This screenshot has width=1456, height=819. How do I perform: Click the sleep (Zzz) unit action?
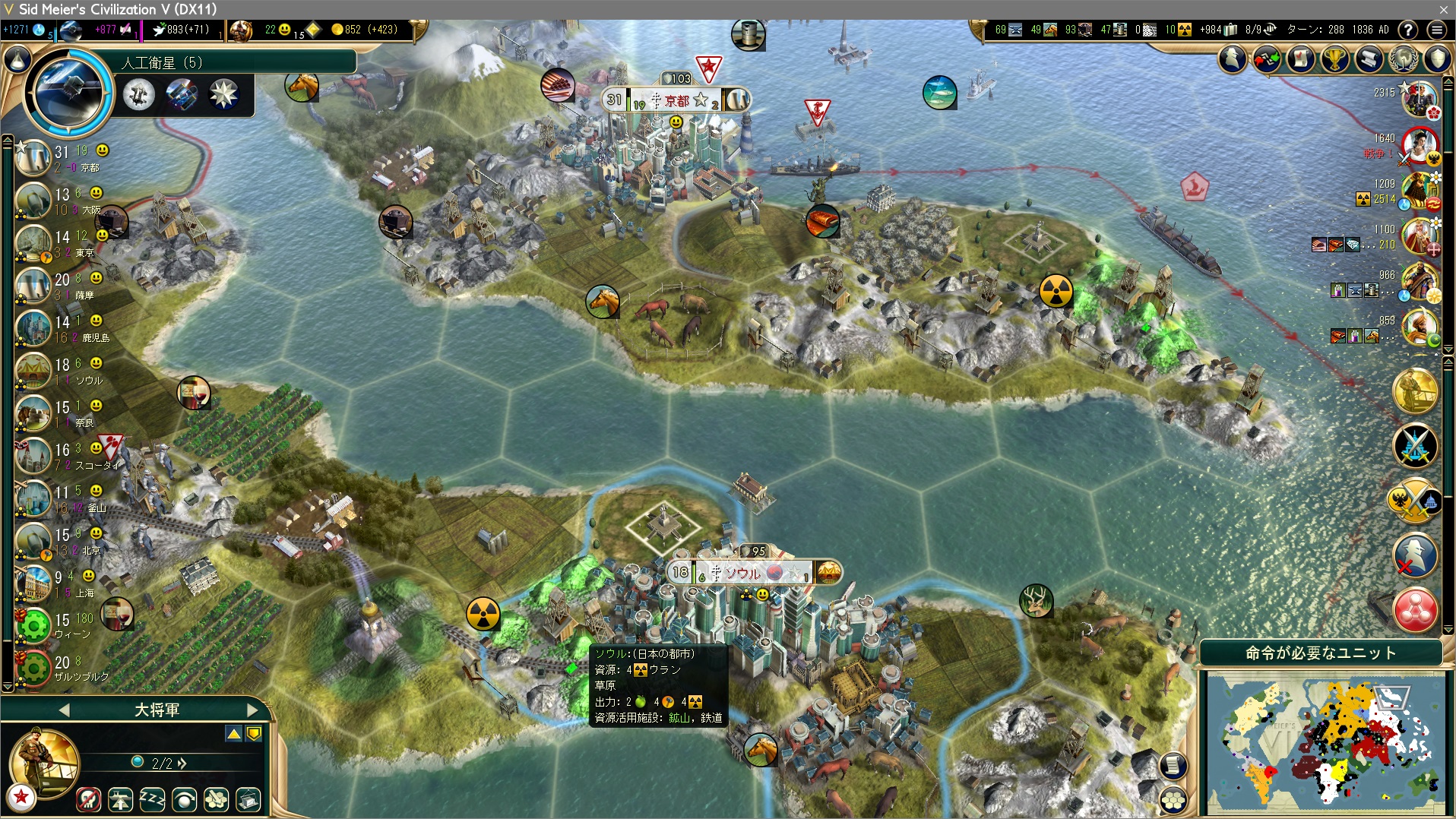(153, 799)
